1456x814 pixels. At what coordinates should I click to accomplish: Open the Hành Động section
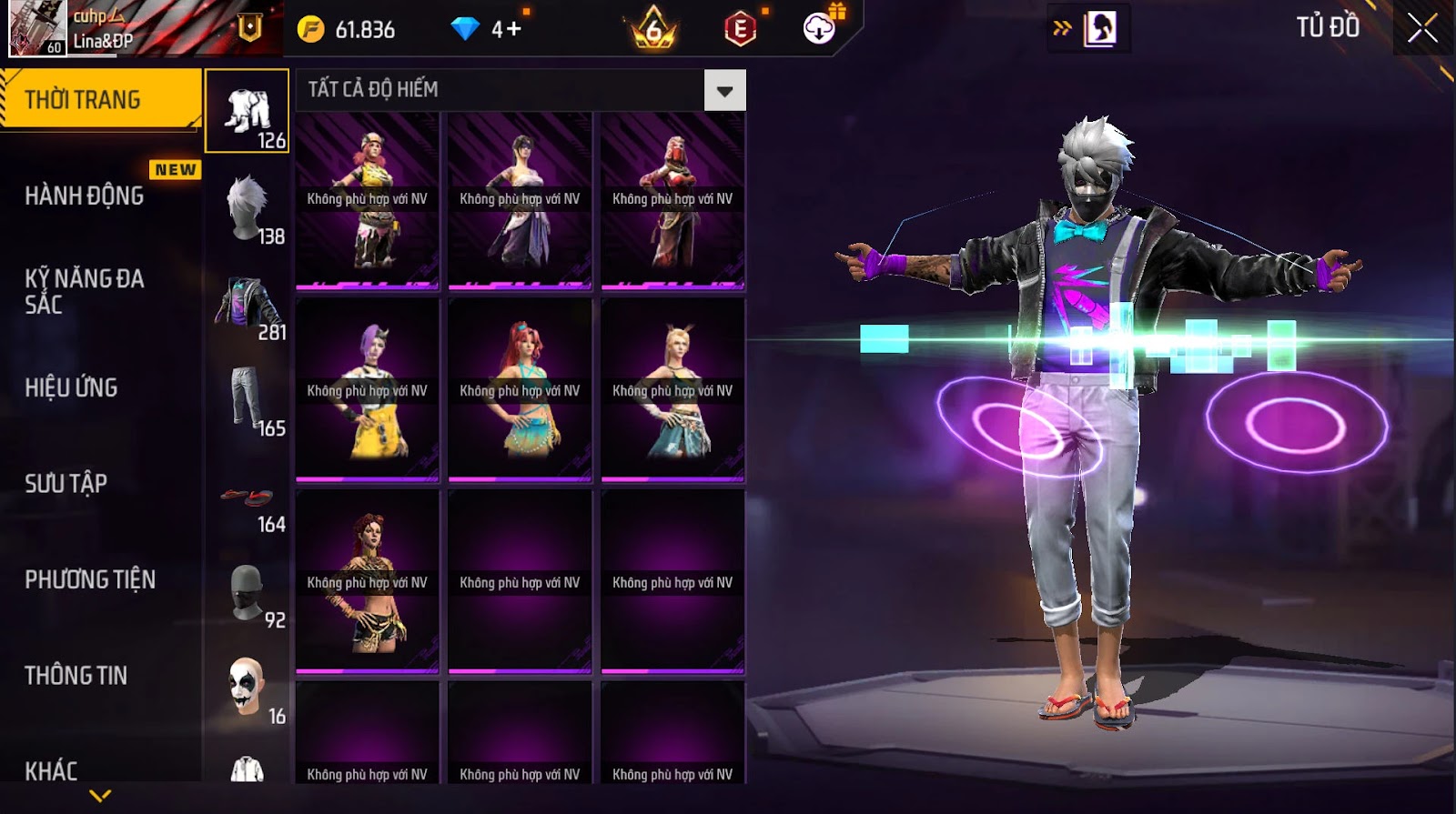click(x=85, y=196)
